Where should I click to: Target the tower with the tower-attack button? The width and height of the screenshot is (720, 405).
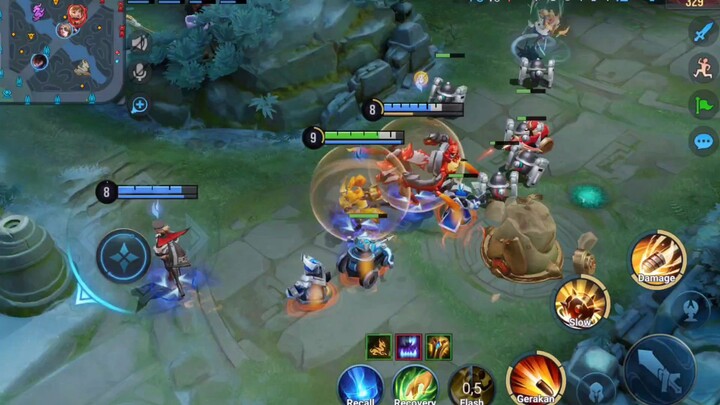(x=688, y=305)
